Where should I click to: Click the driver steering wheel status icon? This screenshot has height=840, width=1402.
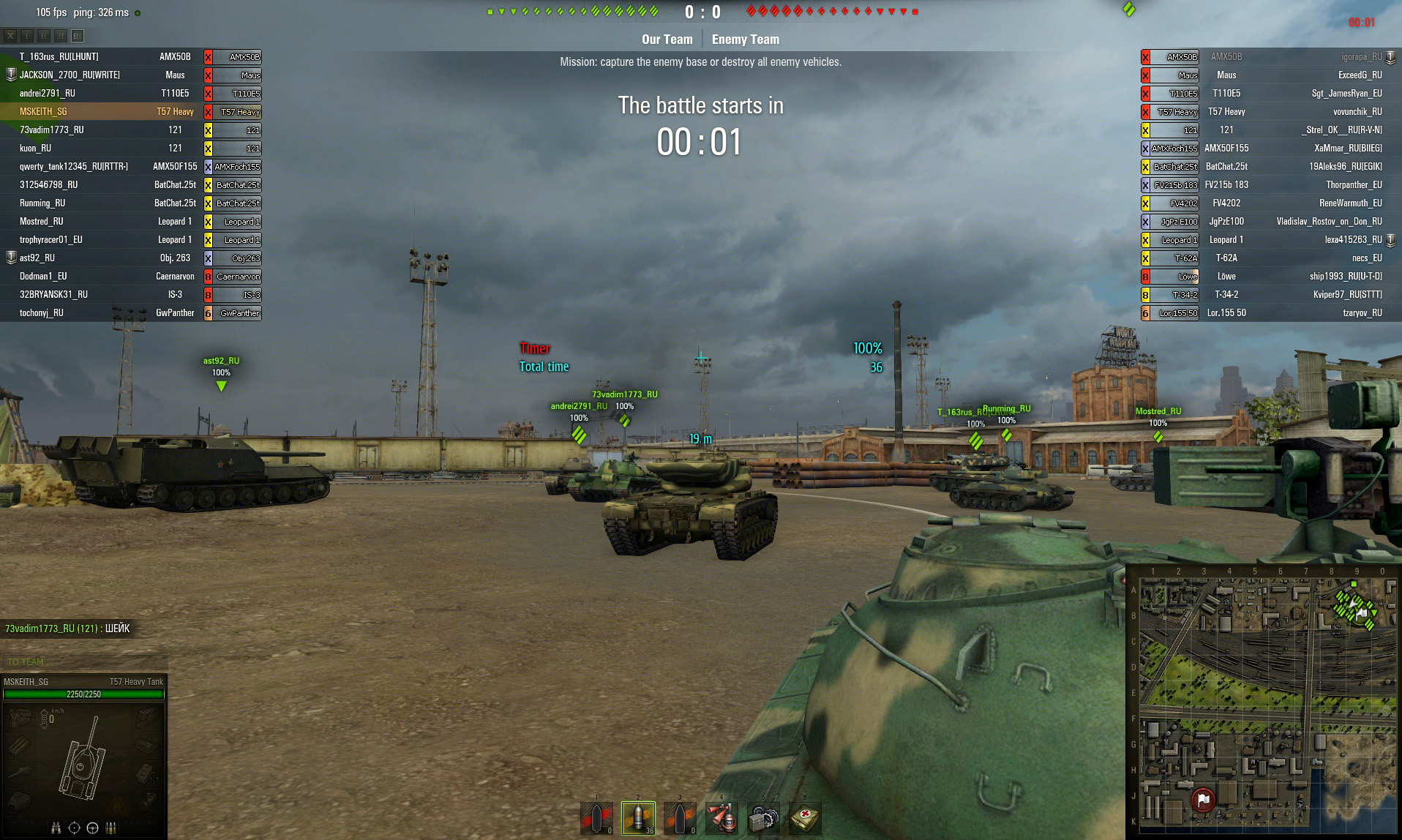(x=92, y=829)
